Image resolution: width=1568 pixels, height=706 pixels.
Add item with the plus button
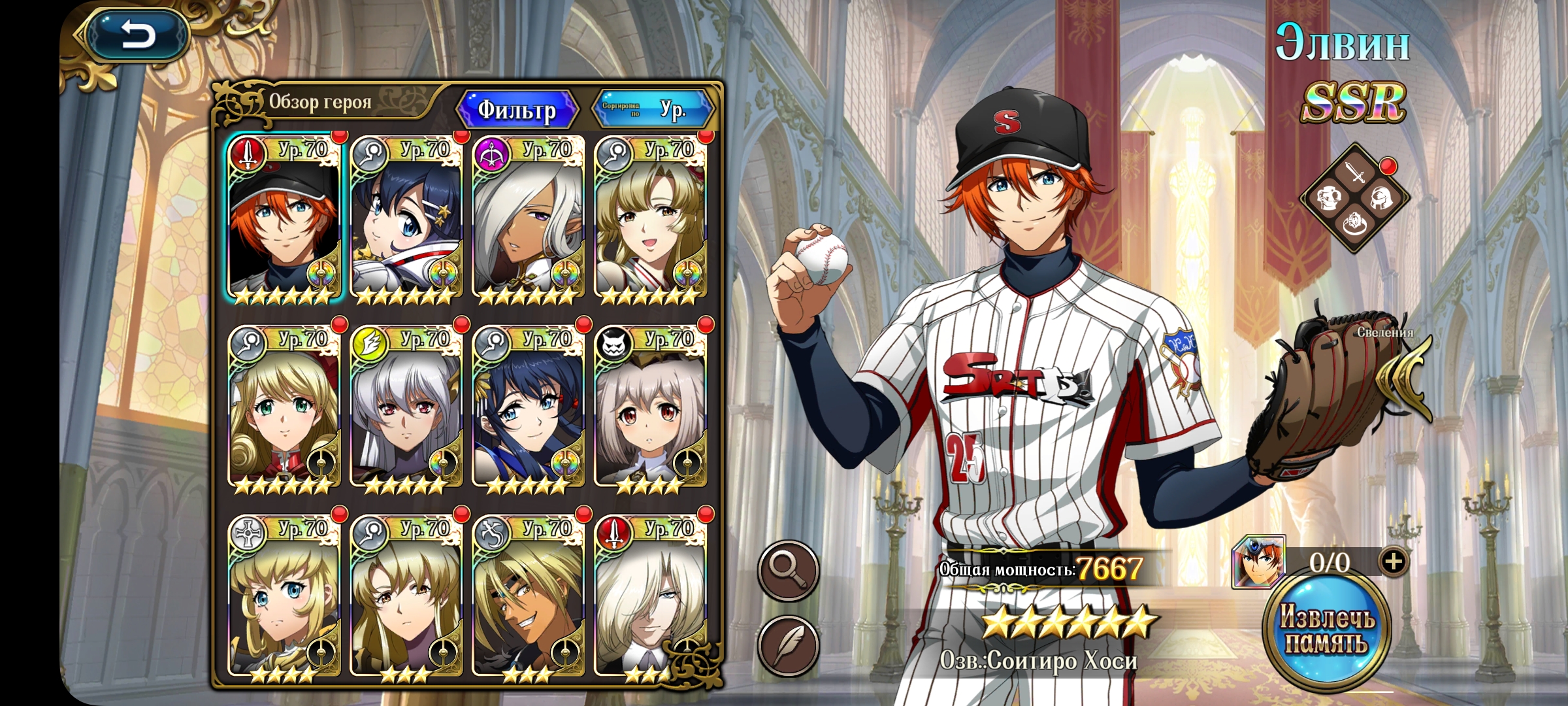tap(1393, 562)
